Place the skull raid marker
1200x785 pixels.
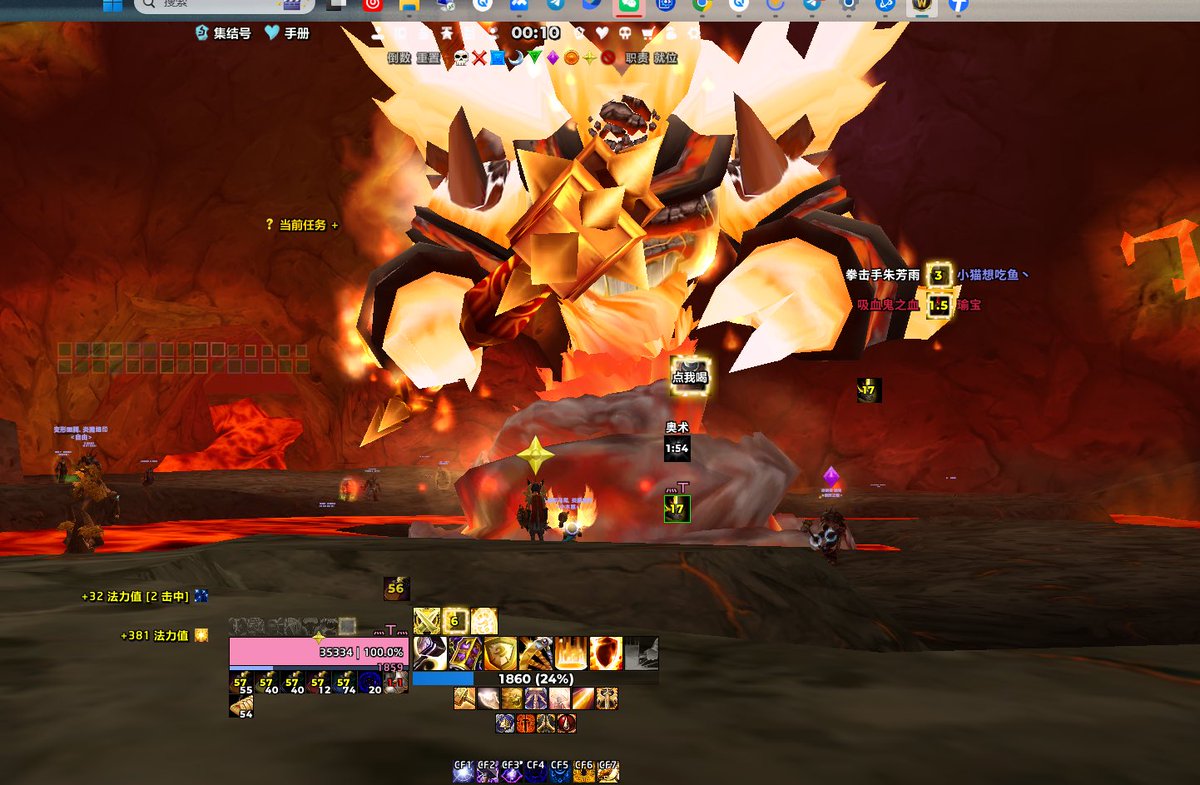[461, 58]
